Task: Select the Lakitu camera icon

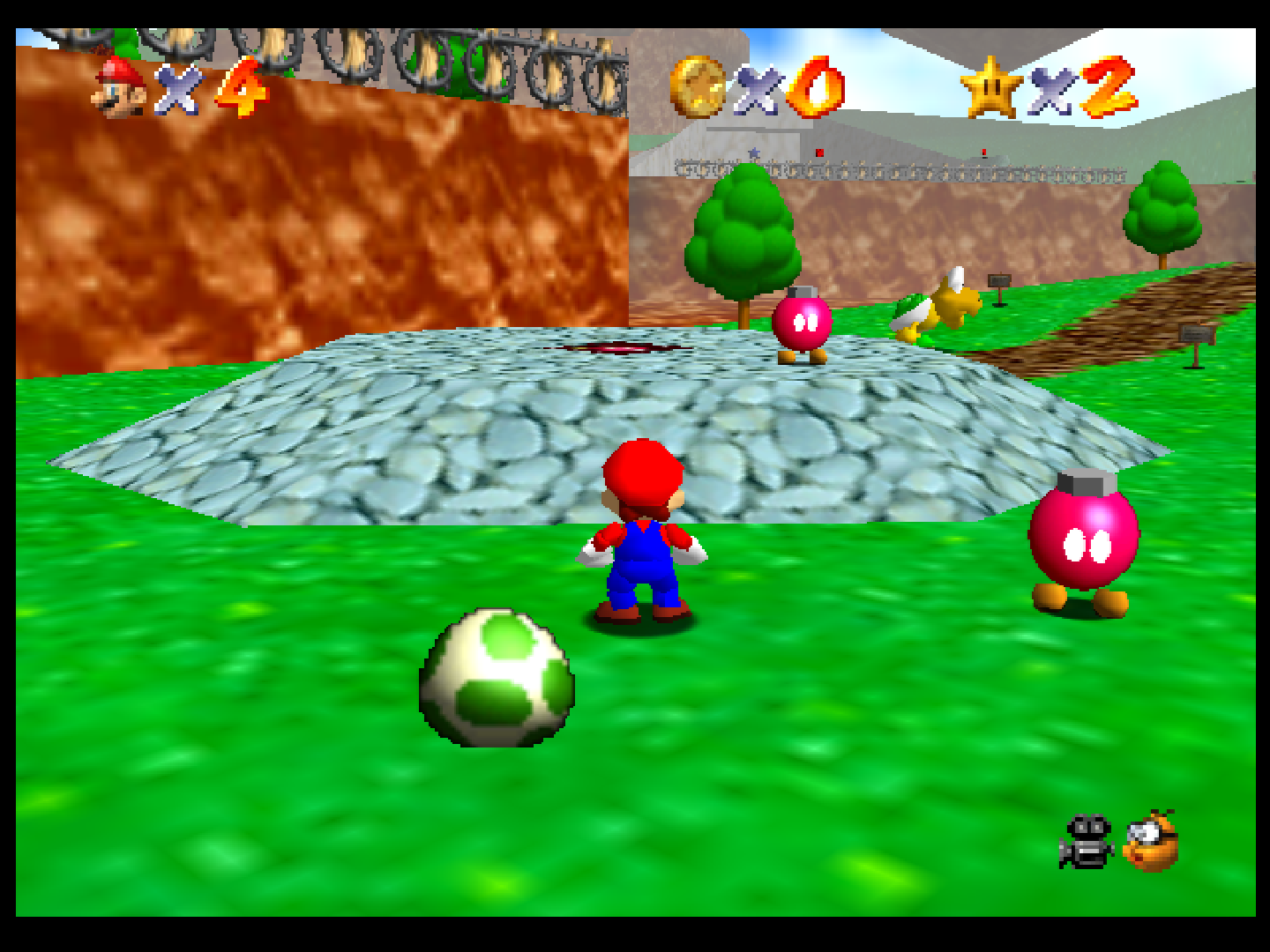Action: coord(1149,839)
